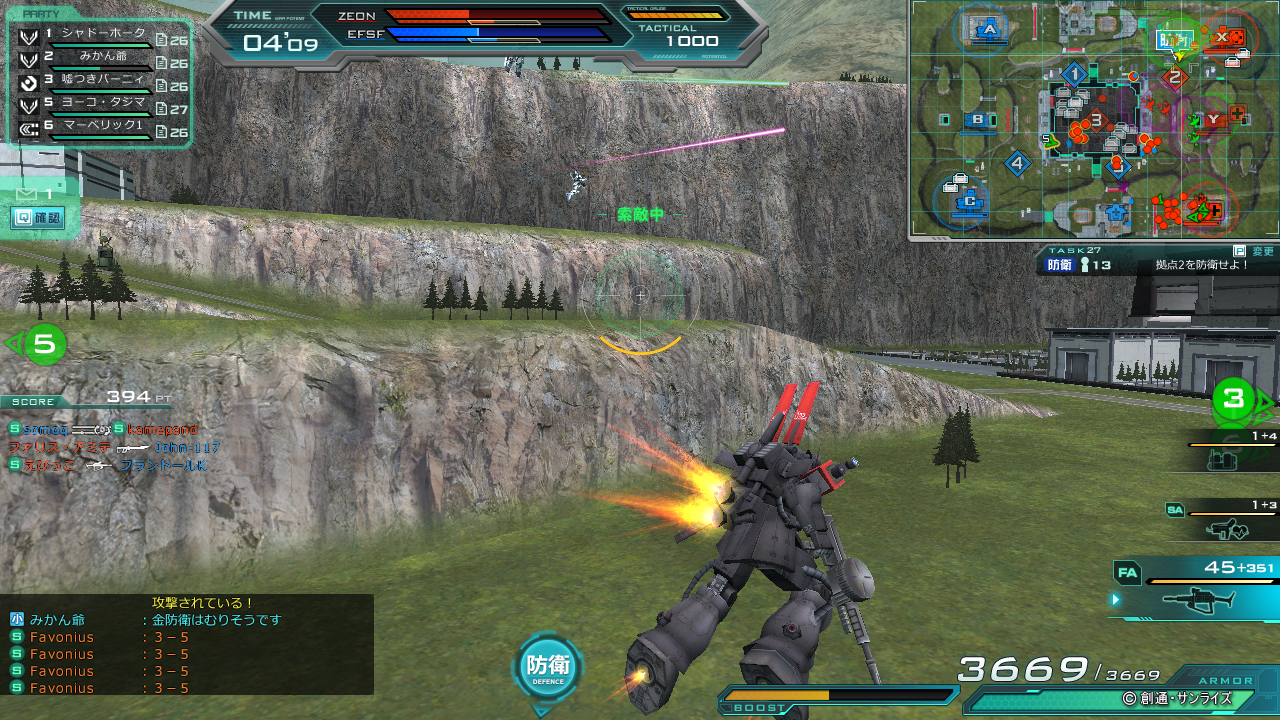This screenshot has width=1280, height=720.
Task: Click enemy base Y marker on the minimap
Action: point(1213,120)
